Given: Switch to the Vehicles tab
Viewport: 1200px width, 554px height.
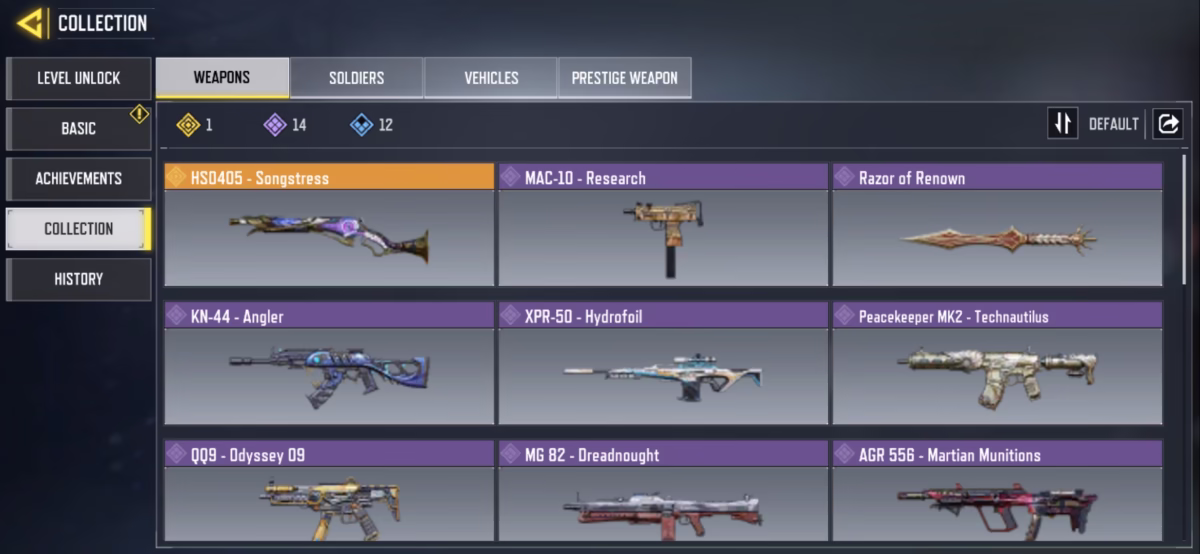Looking at the screenshot, I should click(491, 78).
